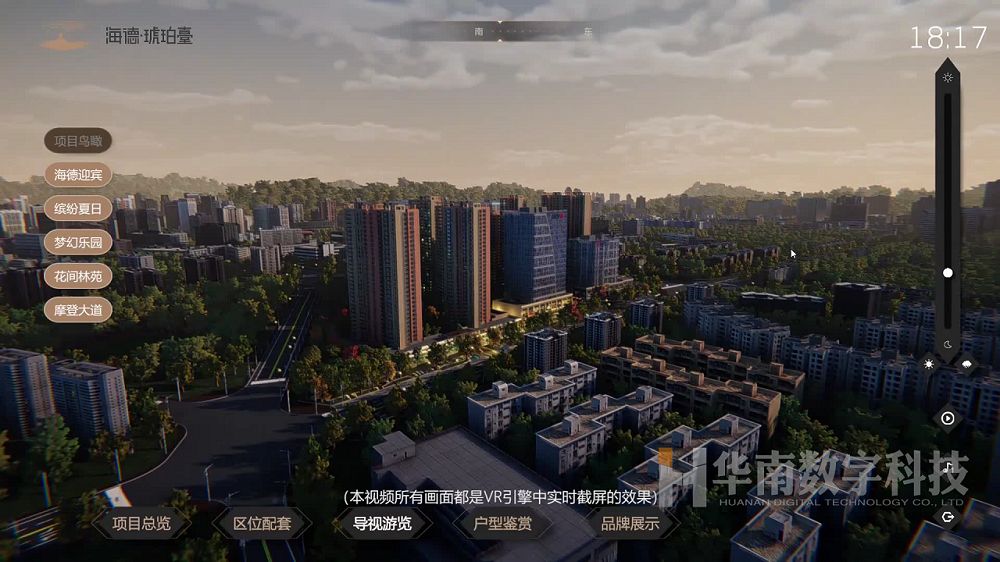Click the circular play button
The height and width of the screenshot is (562, 1000).
click(948, 418)
